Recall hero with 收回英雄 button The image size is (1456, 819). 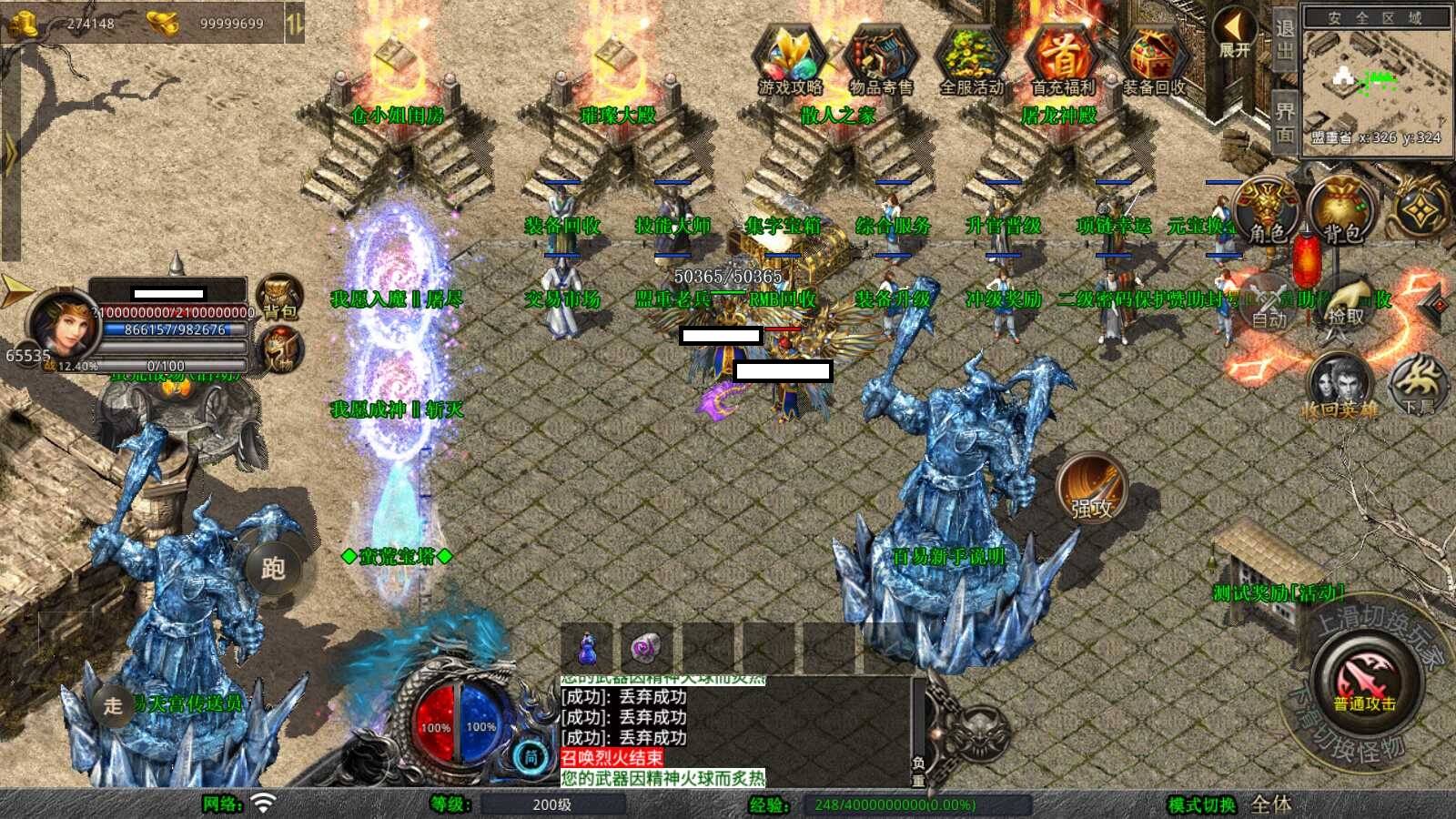[1339, 387]
